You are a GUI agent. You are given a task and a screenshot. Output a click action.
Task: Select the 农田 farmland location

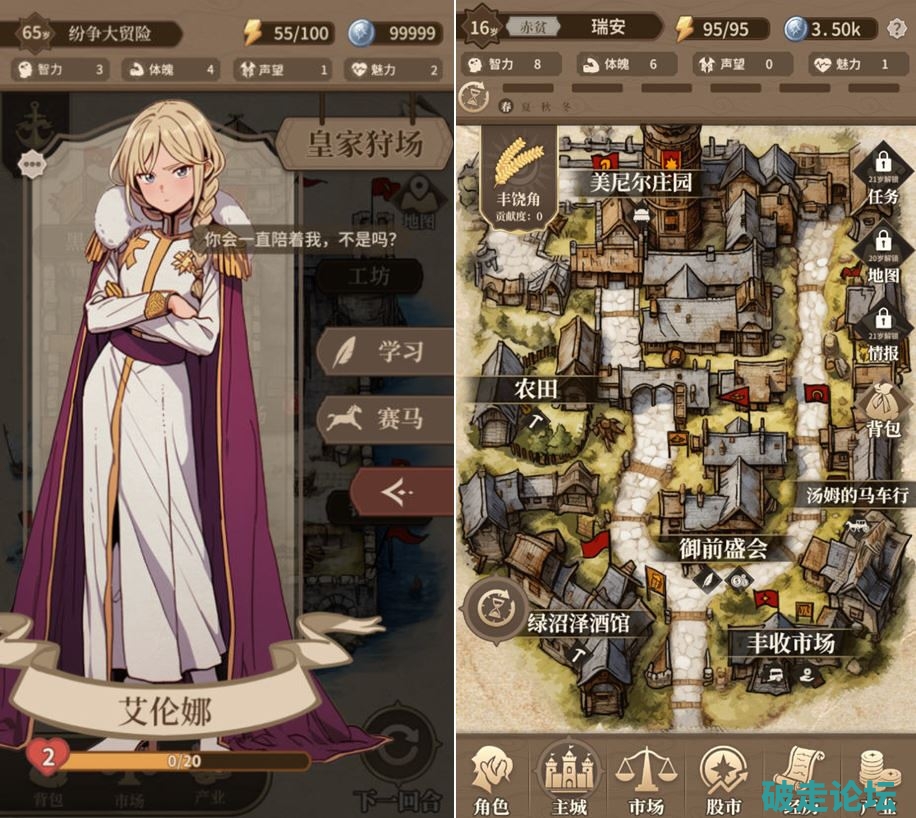pyautogui.click(x=536, y=388)
